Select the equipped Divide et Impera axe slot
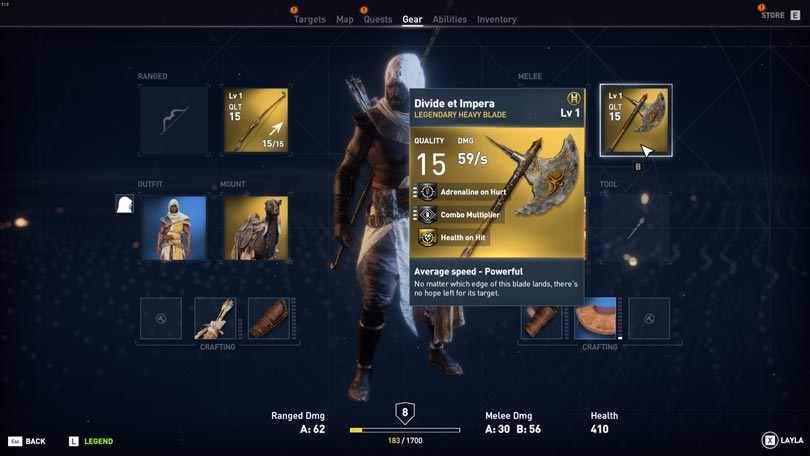Image resolution: width=810 pixels, height=456 pixels. tap(635, 121)
